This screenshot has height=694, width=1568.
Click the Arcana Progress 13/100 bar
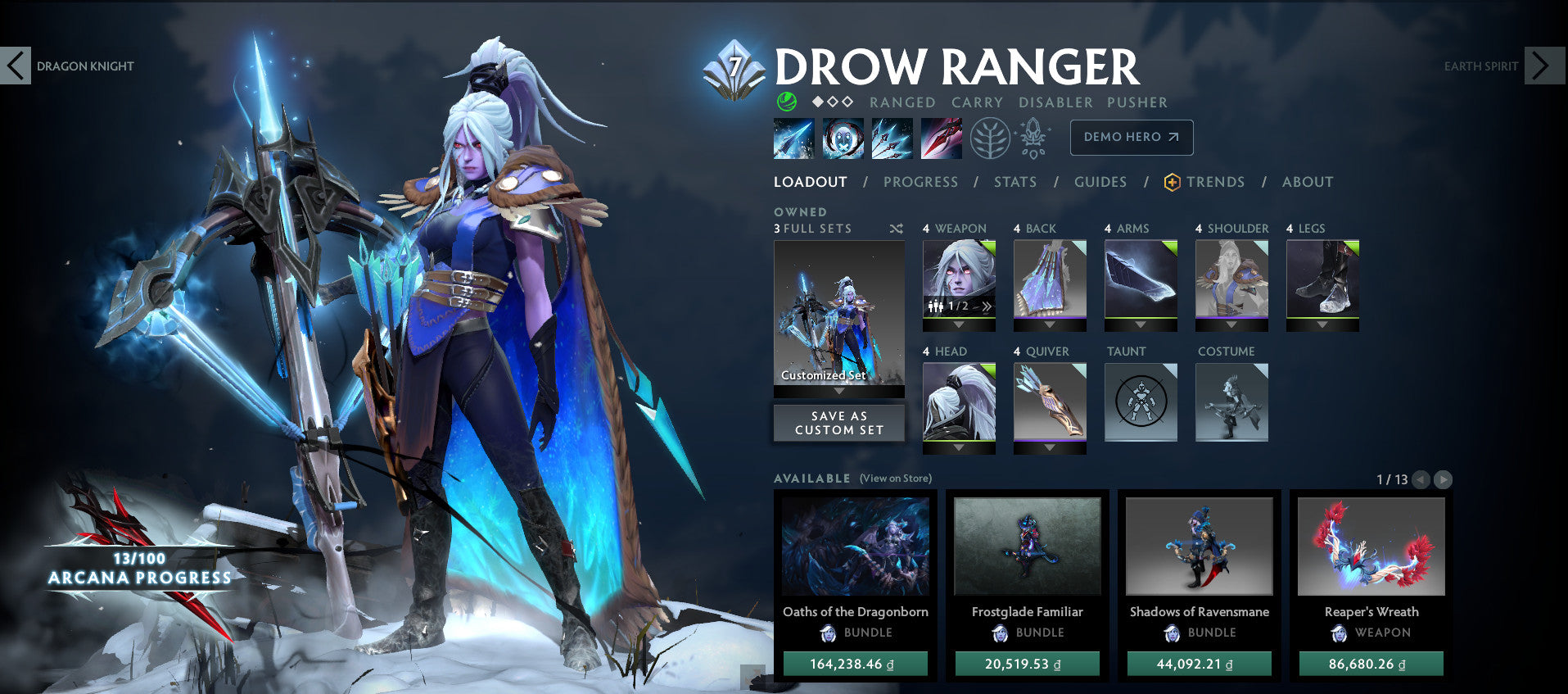coord(139,569)
